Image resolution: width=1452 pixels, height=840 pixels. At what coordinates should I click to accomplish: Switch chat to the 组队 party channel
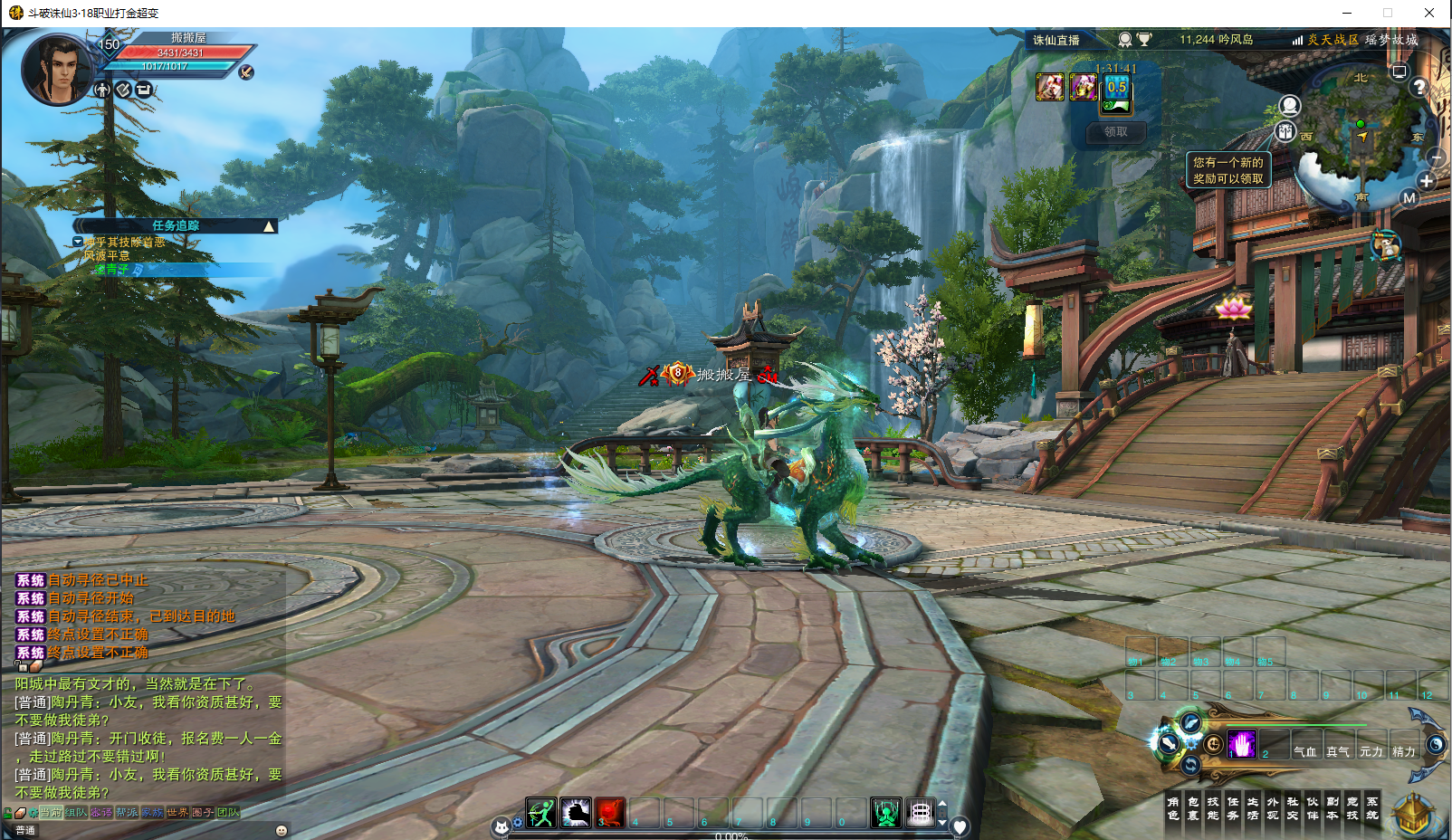click(76, 812)
